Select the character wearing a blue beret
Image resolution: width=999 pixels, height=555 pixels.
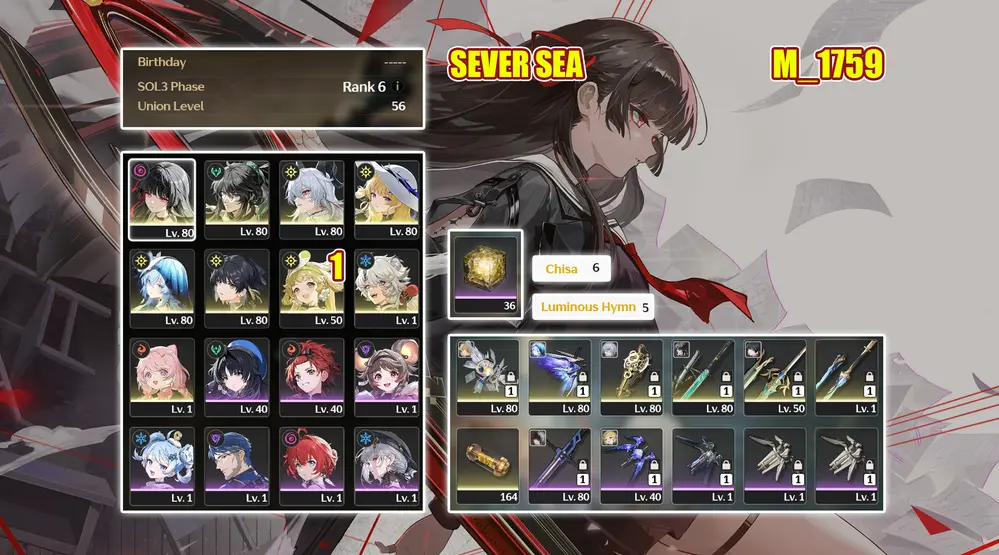pos(237,377)
